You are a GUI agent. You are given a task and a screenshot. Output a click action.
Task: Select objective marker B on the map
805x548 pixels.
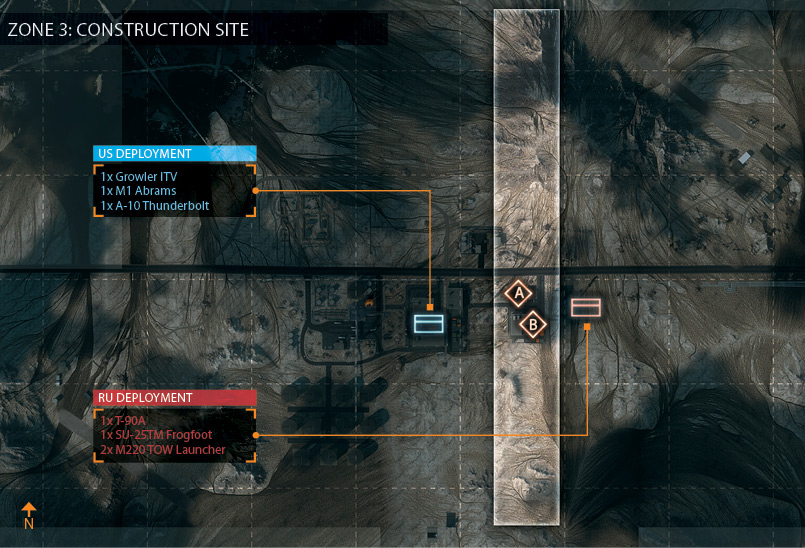pyautogui.click(x=533, y=324)
